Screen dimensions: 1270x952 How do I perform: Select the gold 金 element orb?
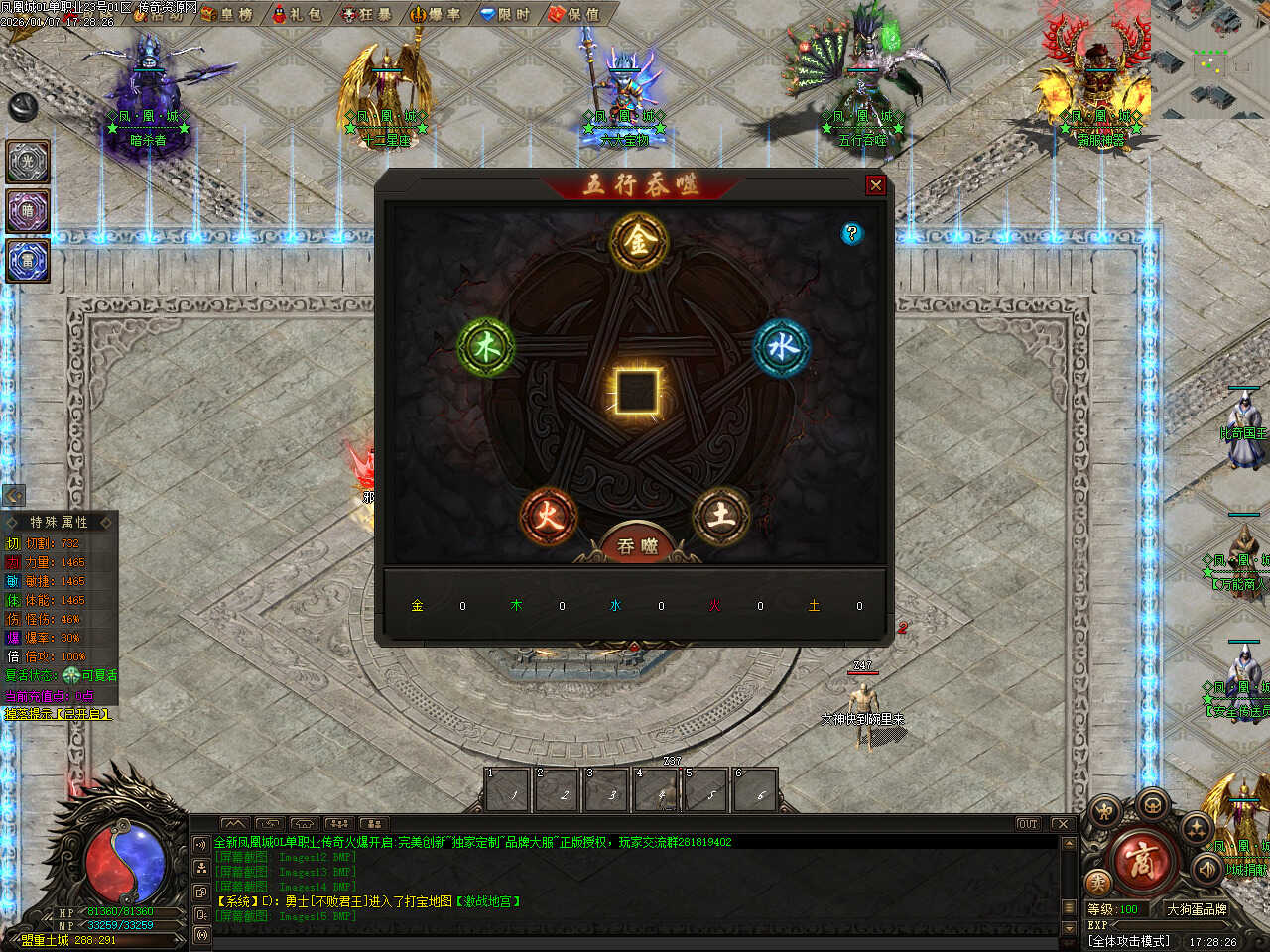638,241
